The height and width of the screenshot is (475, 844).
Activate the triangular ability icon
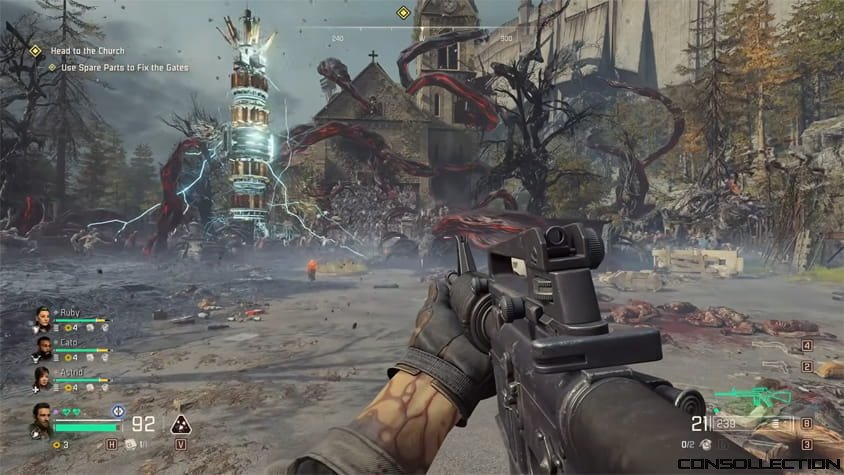181,423
